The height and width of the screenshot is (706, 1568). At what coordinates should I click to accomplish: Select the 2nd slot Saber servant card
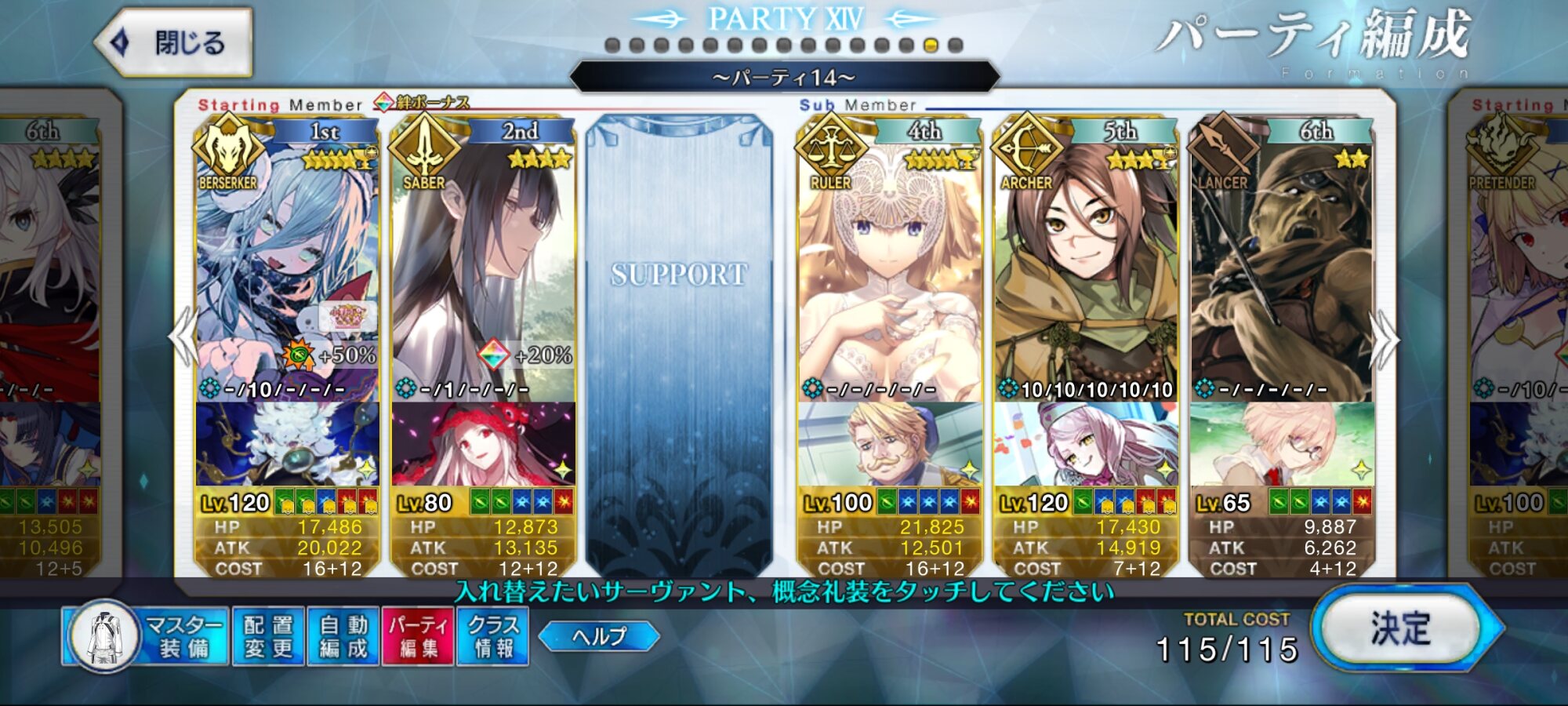click(483, 267)
